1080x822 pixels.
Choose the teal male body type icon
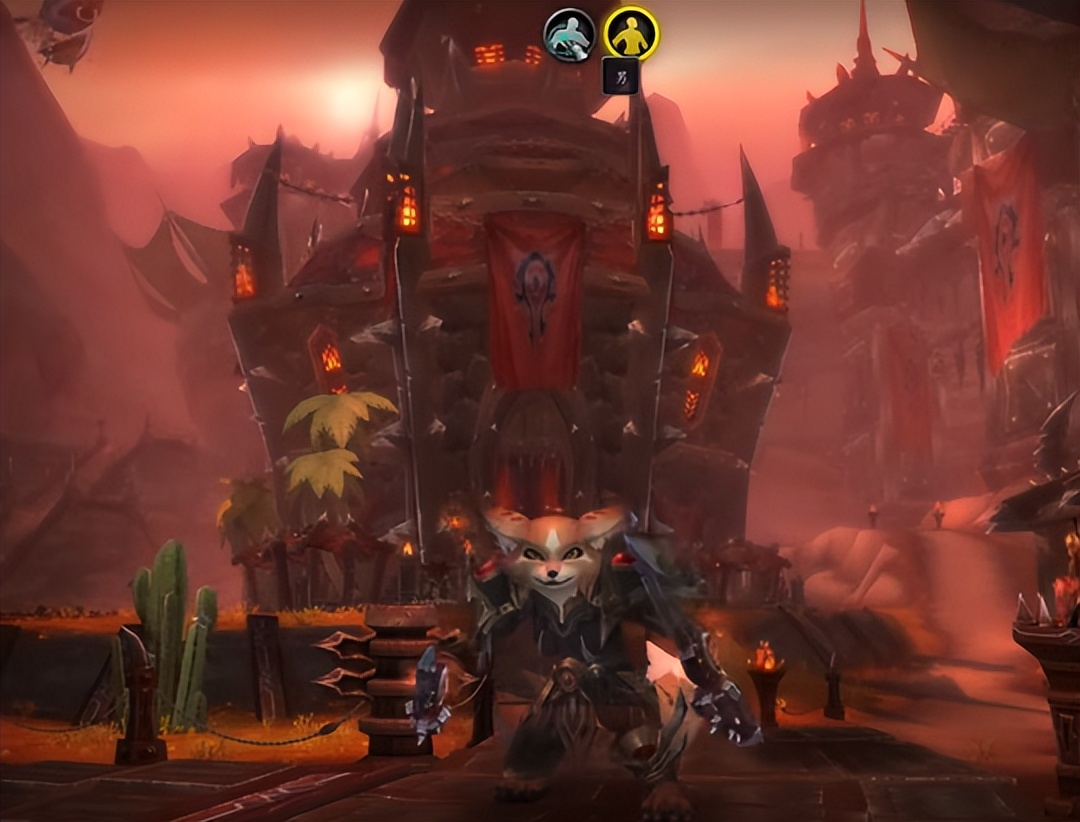tap(569, 35)
